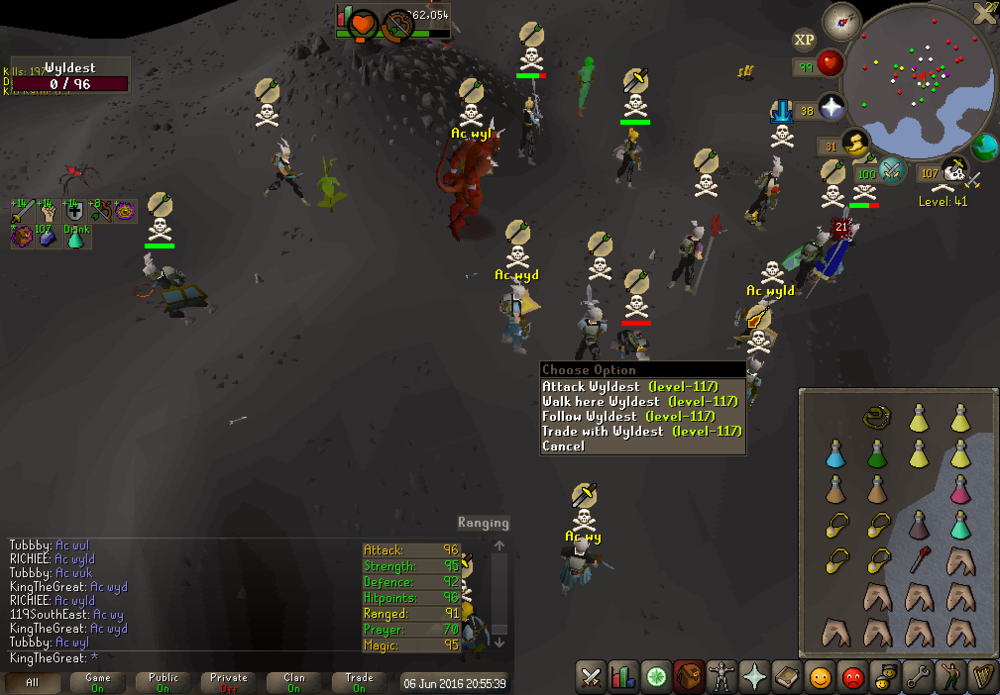Select Trade with Wyldest option
This screenshot has width=1000, height=695.
pyautogui.click(x=602, y=431)
